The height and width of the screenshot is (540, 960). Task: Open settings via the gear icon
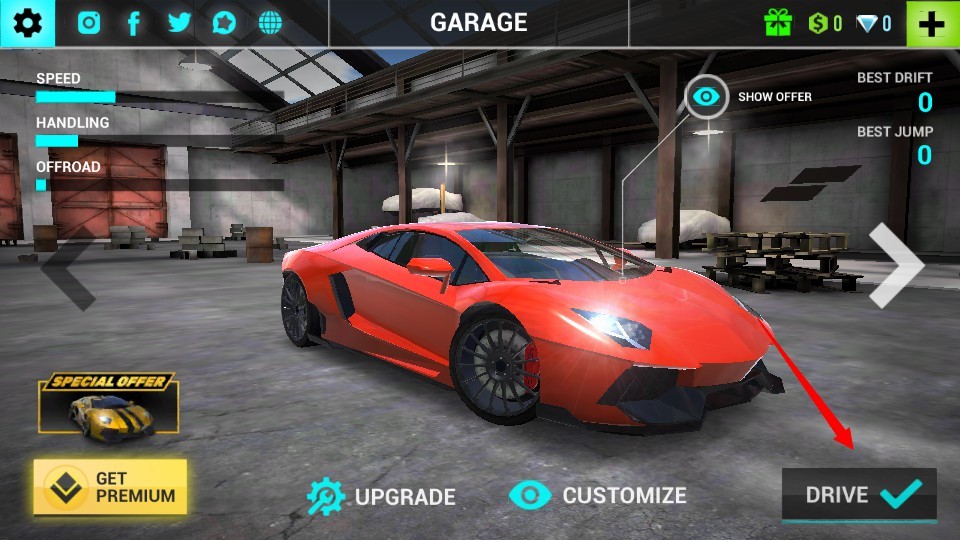tap(27, 23)
